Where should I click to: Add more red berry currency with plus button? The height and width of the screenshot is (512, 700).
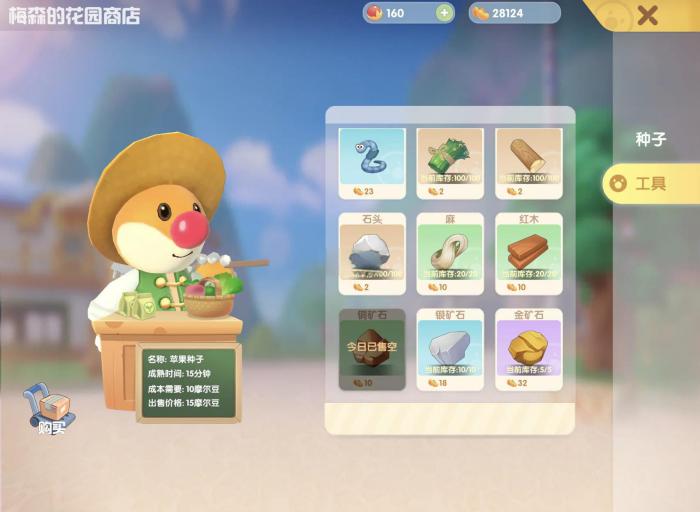[x=444, y=13]
